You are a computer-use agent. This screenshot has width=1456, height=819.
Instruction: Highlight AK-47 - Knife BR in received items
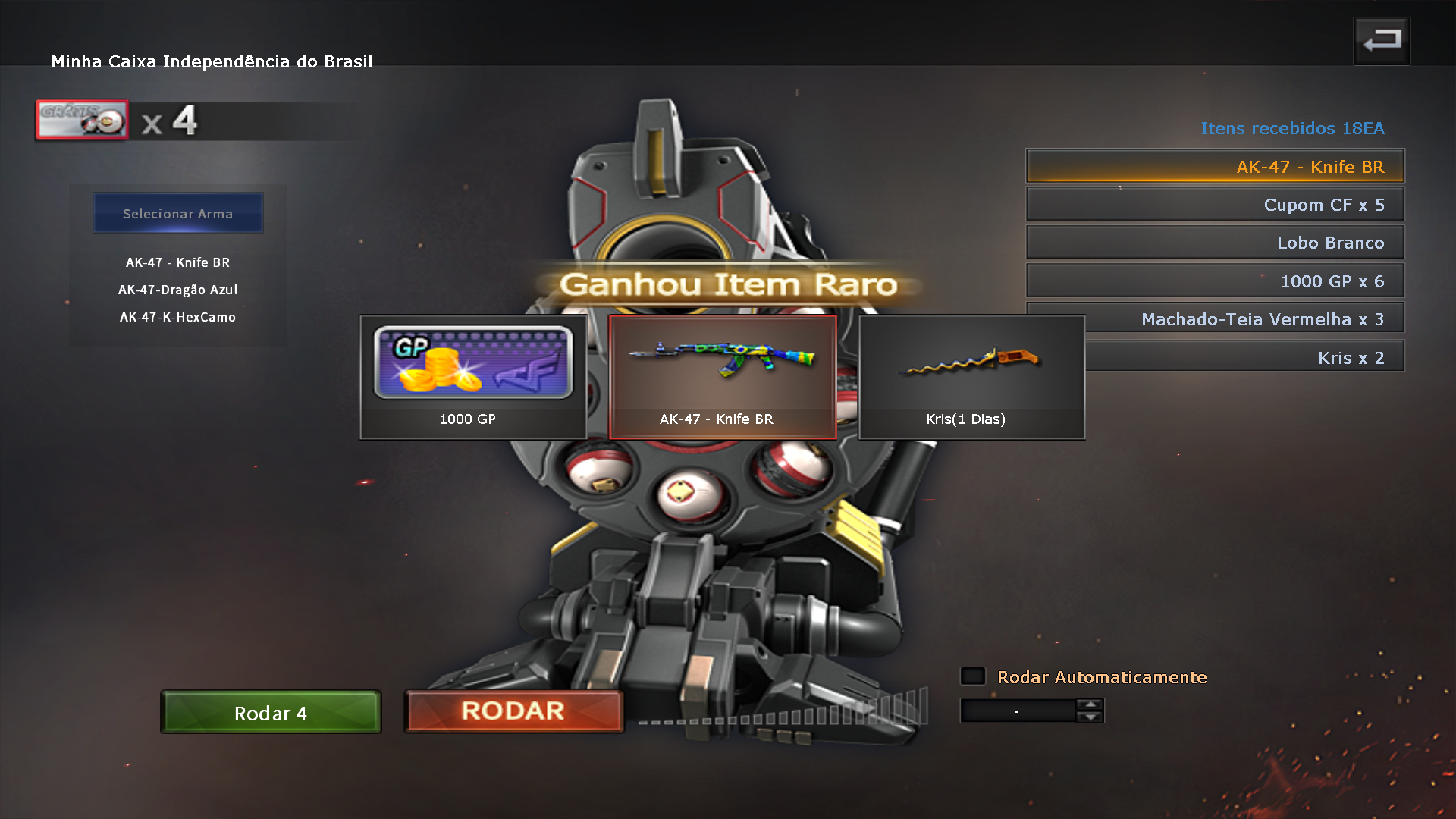(1215, 167)
